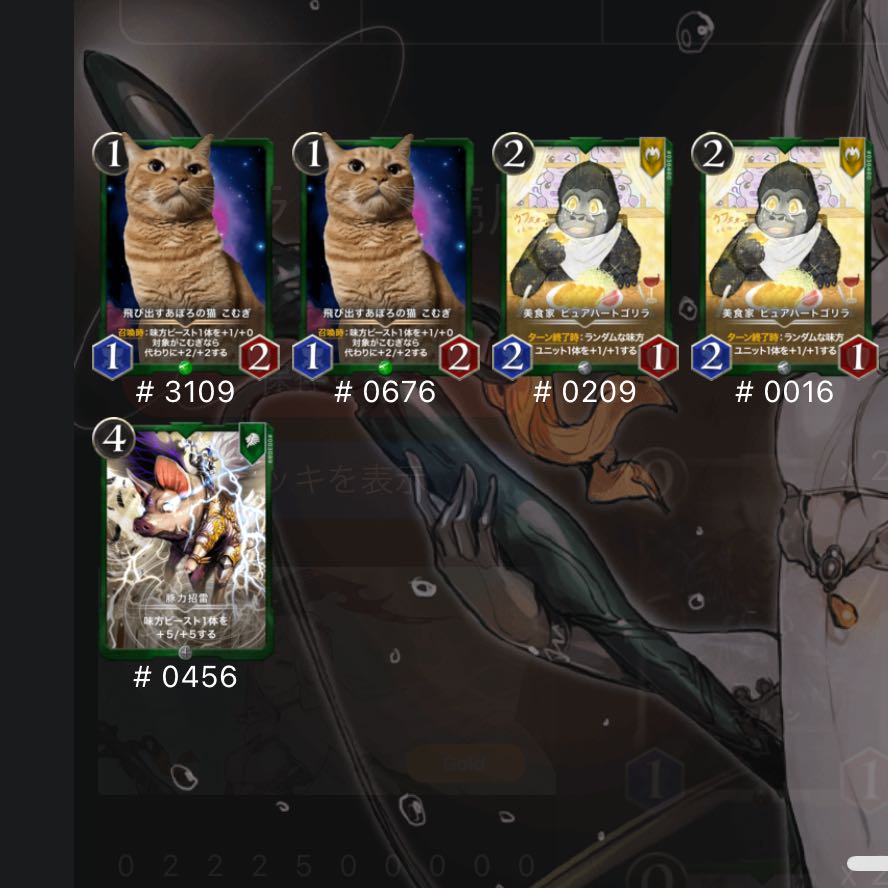This screenshot has height=888, width=888.
Task: Choose the cat card numbered #0676
Action: (386, 255)
